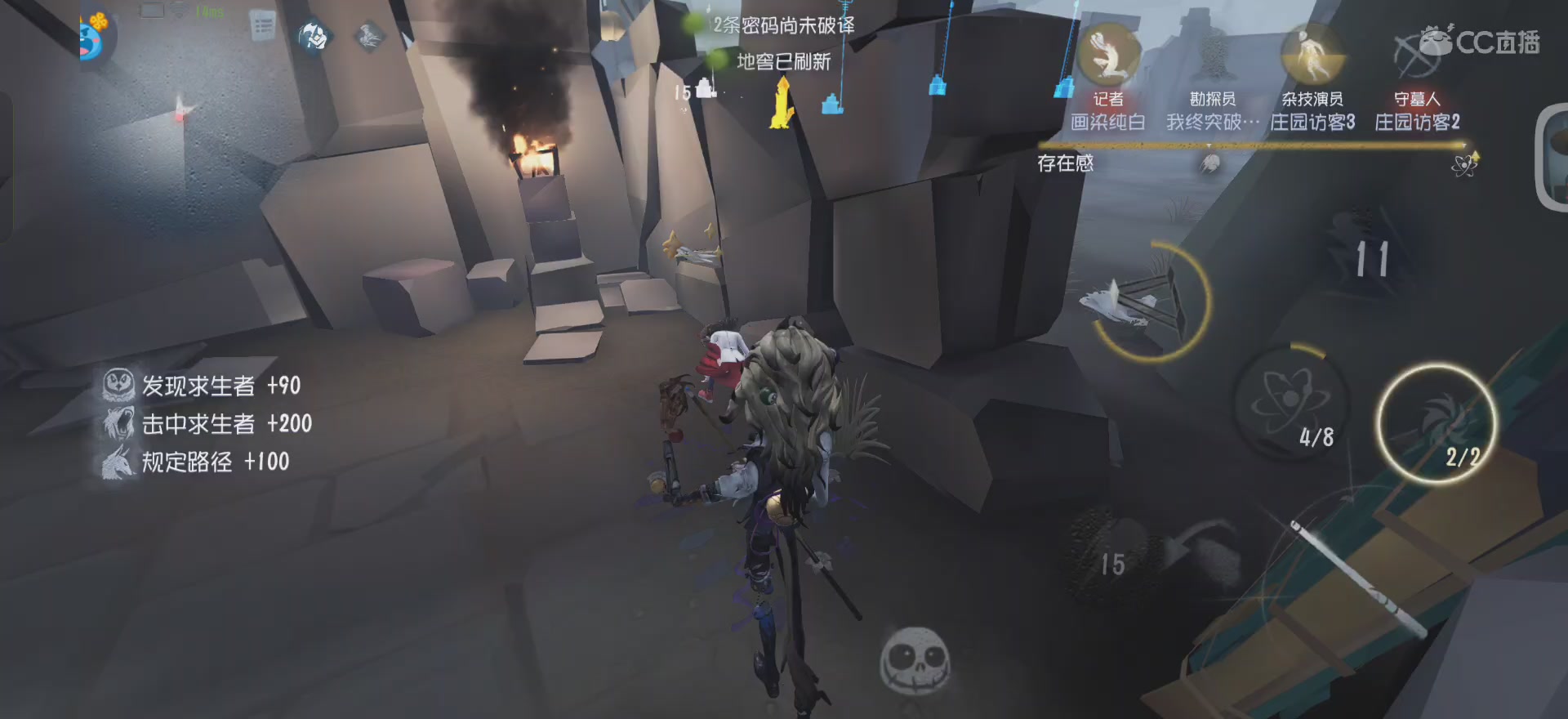
Task: Tap the axe hunter trait icon near top-left
Action: [313, 35]
